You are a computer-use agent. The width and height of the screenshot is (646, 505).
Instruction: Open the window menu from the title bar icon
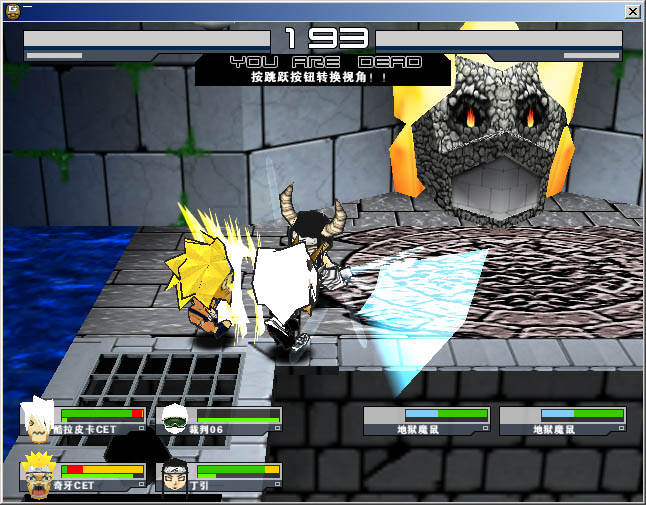pyautogui.click(x=11, y=11)
